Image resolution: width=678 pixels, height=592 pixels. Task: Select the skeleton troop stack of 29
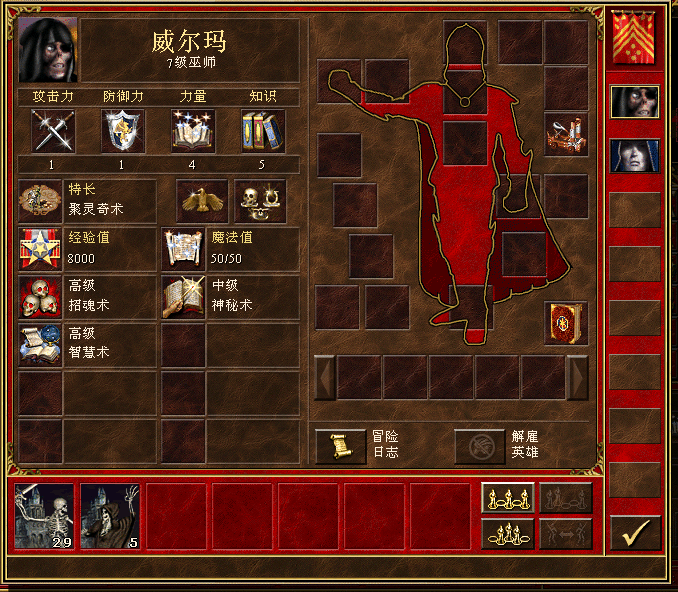(45, 516)
